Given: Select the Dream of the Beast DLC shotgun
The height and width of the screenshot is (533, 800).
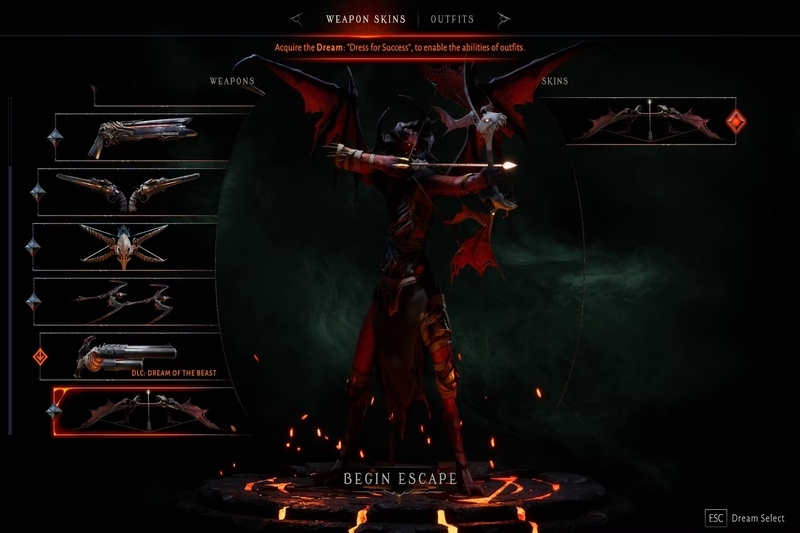Looking at the screenshot, I should tap(130, 355).
